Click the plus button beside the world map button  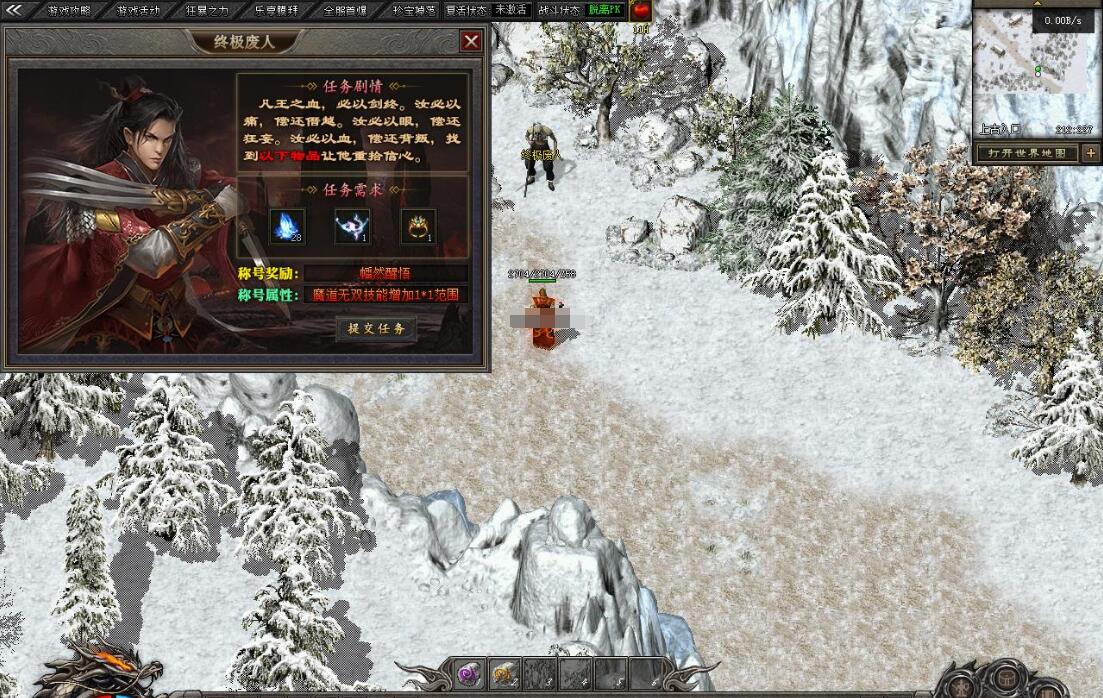(1090, 153)
